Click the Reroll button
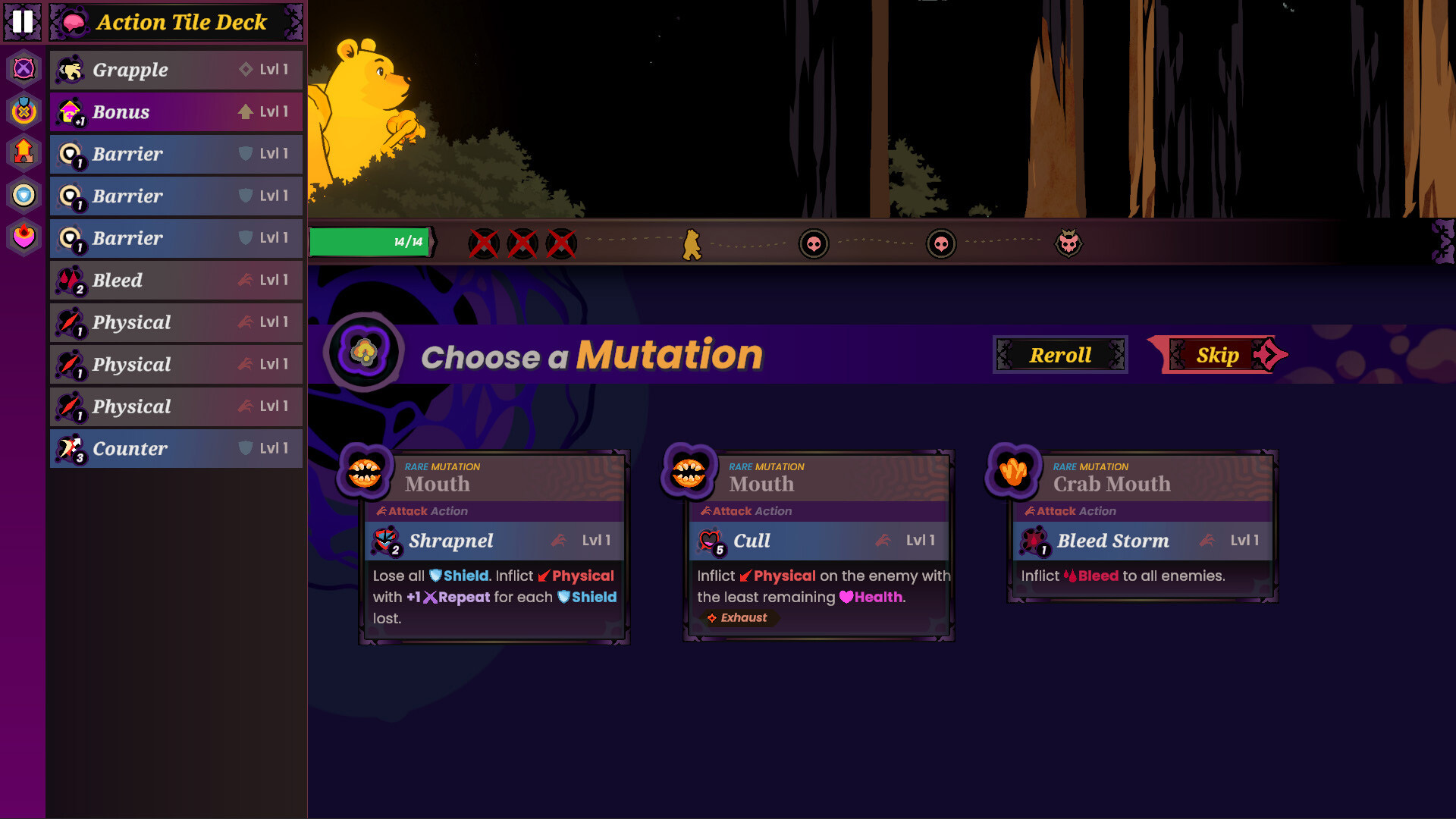 (1060, 355)
